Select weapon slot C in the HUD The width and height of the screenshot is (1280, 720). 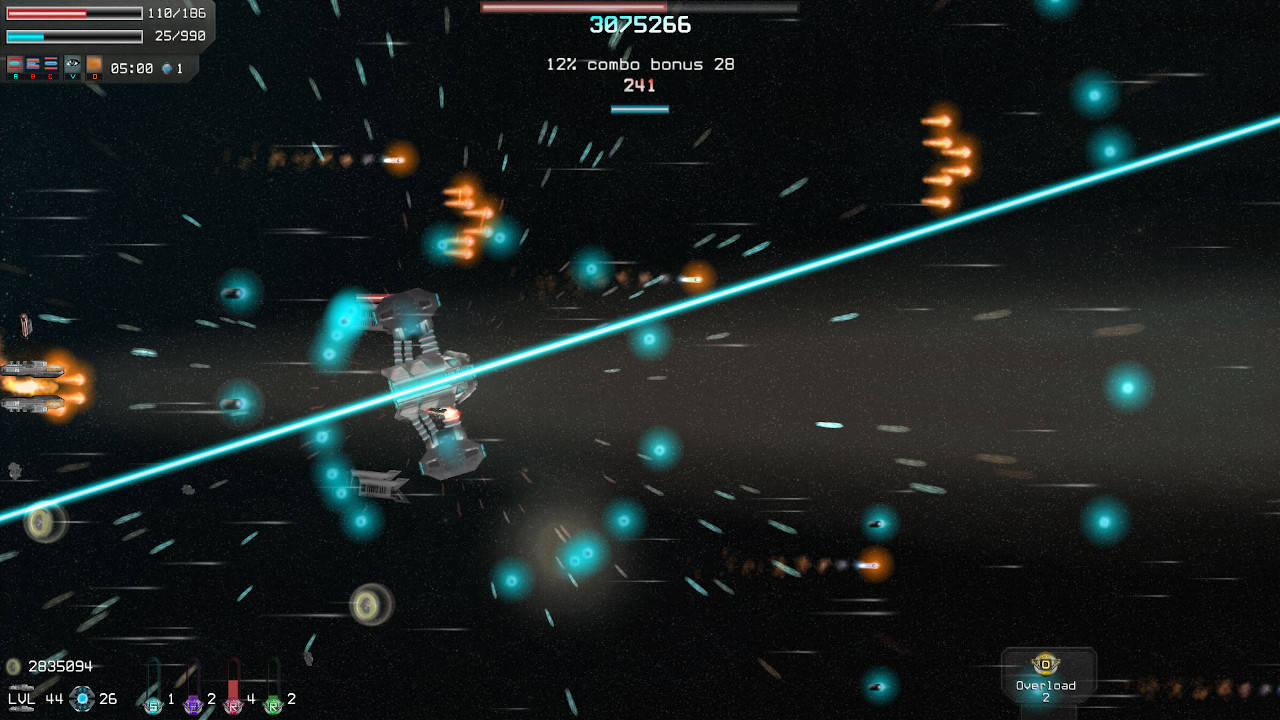(x=49, y=64)
